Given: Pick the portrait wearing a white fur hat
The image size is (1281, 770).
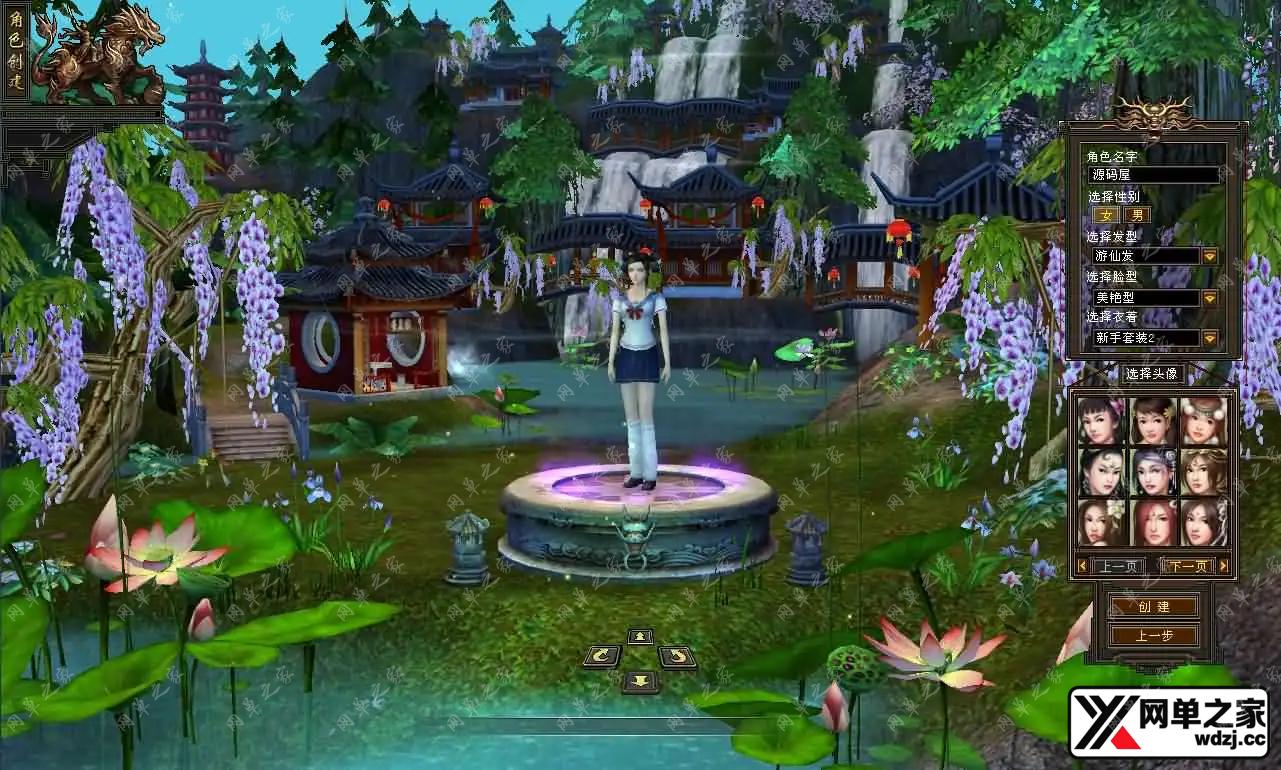Looking at the screenshot, I should (1203, 421).
